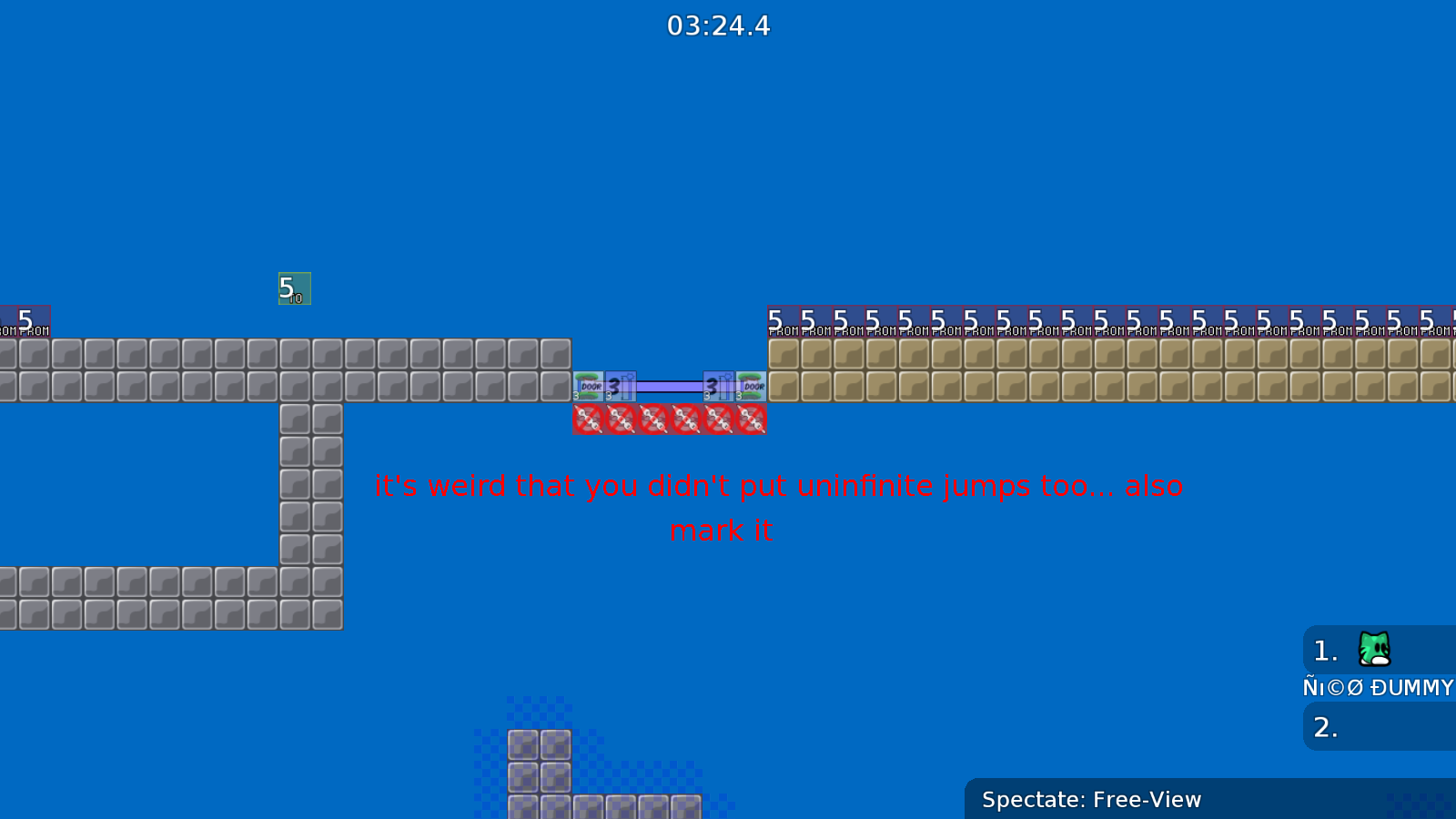Click the teleporter "5" tile above the platform
1456x819 pixels.
click(x=293, y=288)
